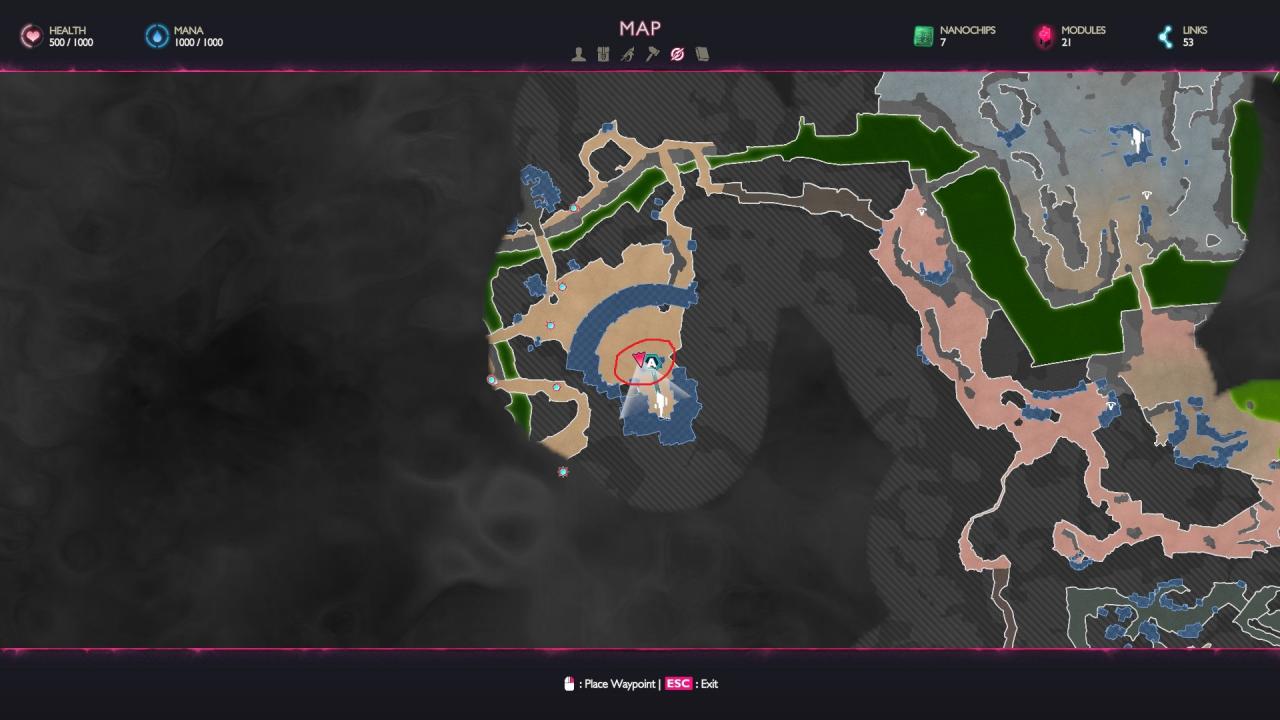Select the teal 'A' marker on map
The height and width of the screenshot is (720, 1280).
pyautogui.click(x=653, y=362)
